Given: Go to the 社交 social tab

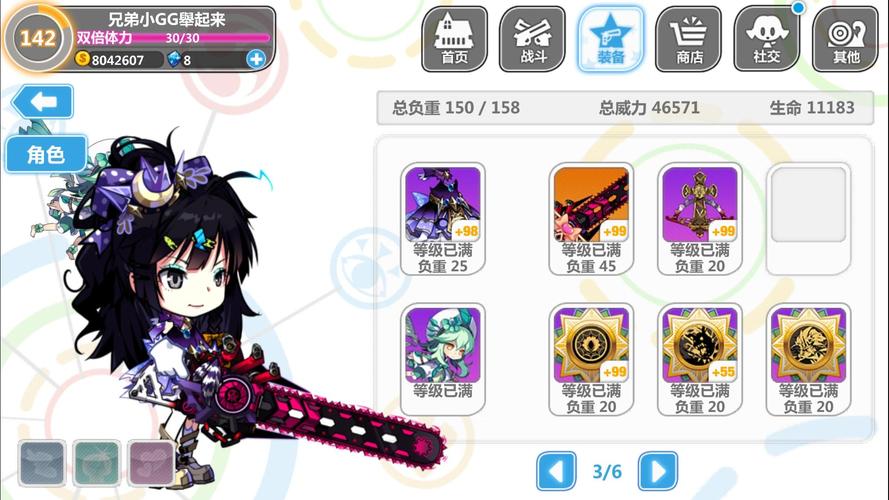Looking at the screenshot, I should tap(767, 39).
